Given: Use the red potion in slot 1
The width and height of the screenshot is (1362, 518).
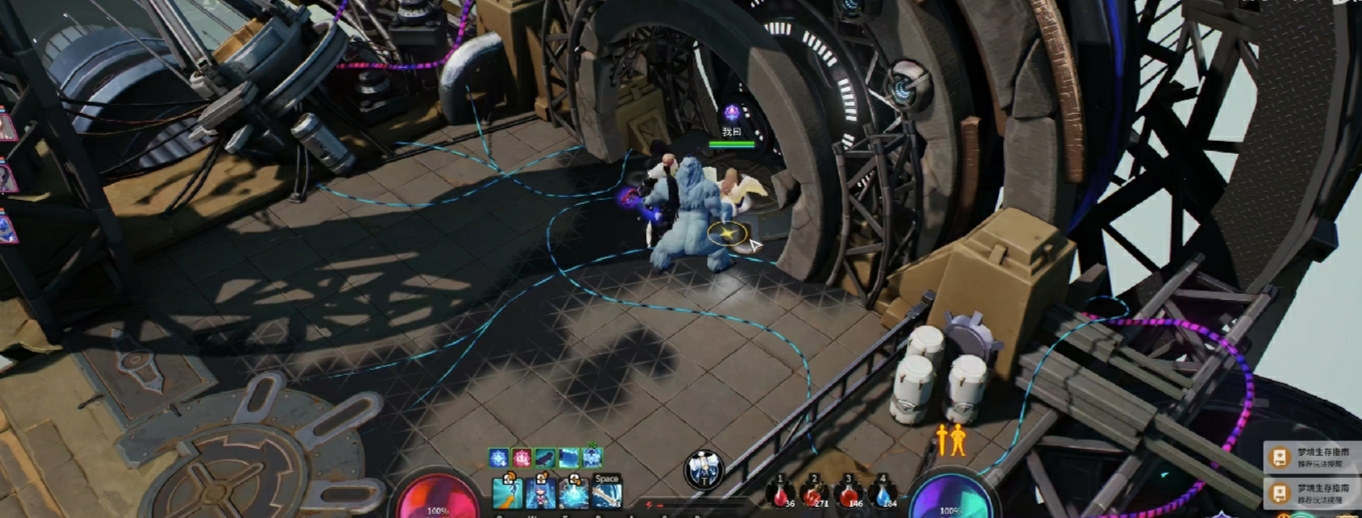Looking at the screenshot, I should coord(781,493).
